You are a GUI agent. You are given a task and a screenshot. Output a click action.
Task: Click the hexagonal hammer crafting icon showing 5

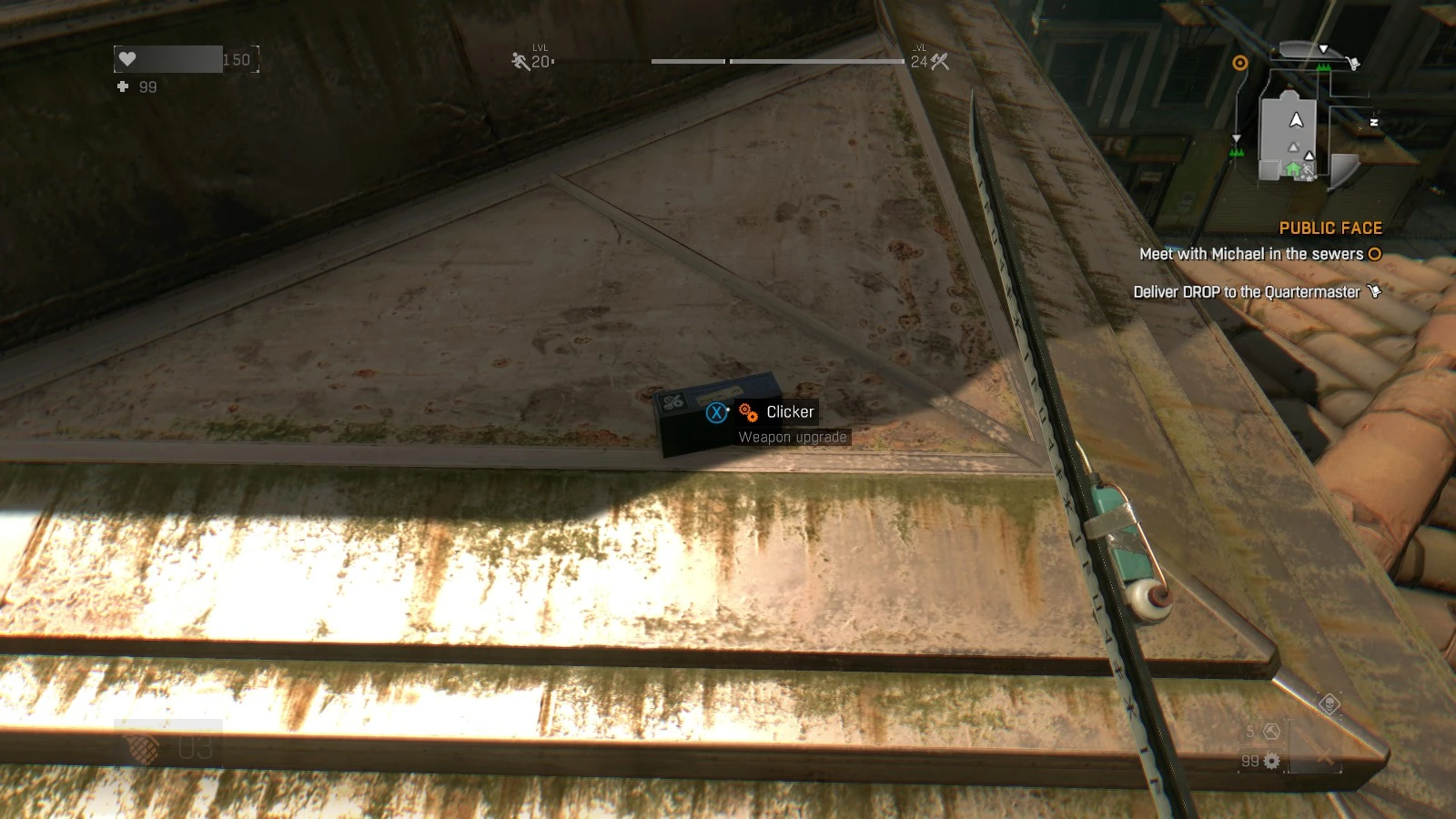click(1272, 732)
